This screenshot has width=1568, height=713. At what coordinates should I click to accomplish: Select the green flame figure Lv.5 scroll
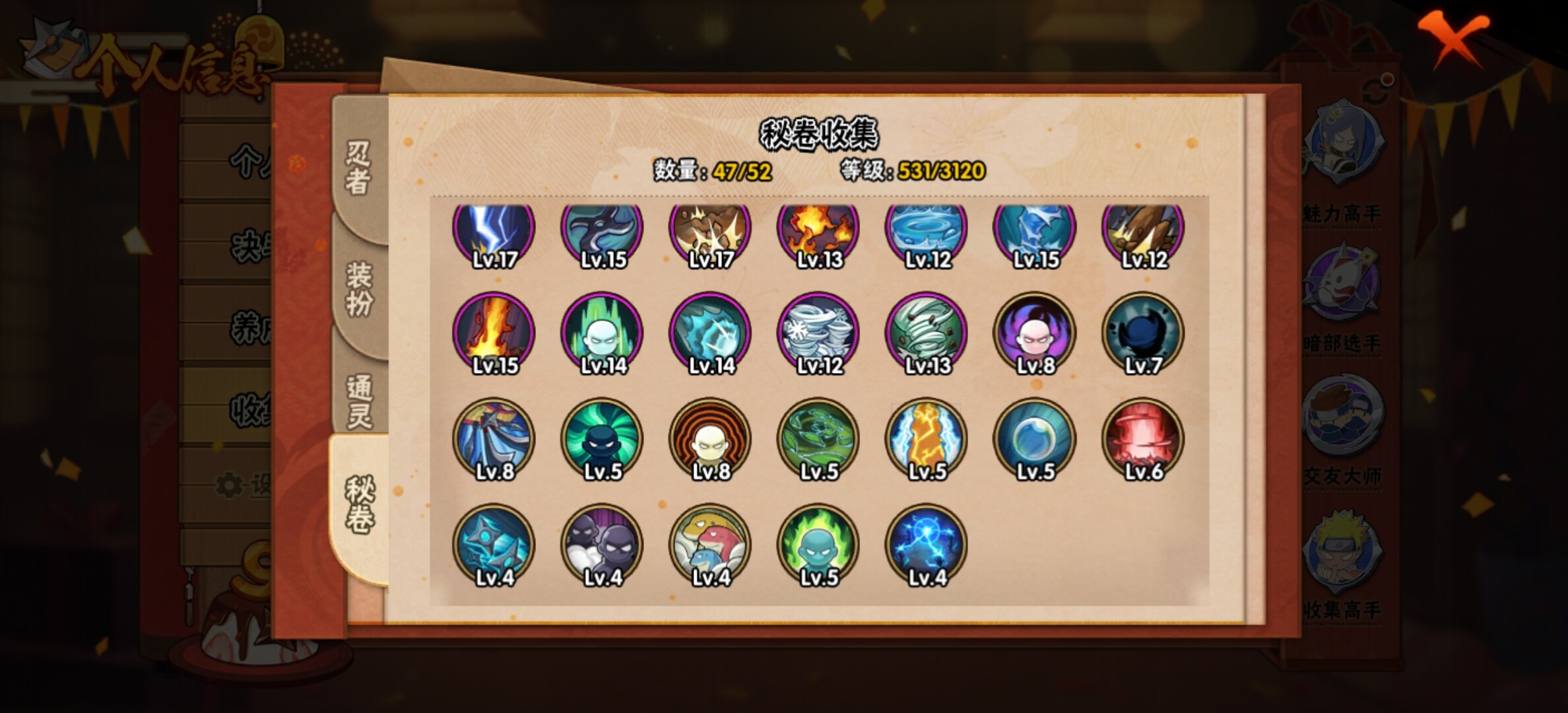coord(818,545)
